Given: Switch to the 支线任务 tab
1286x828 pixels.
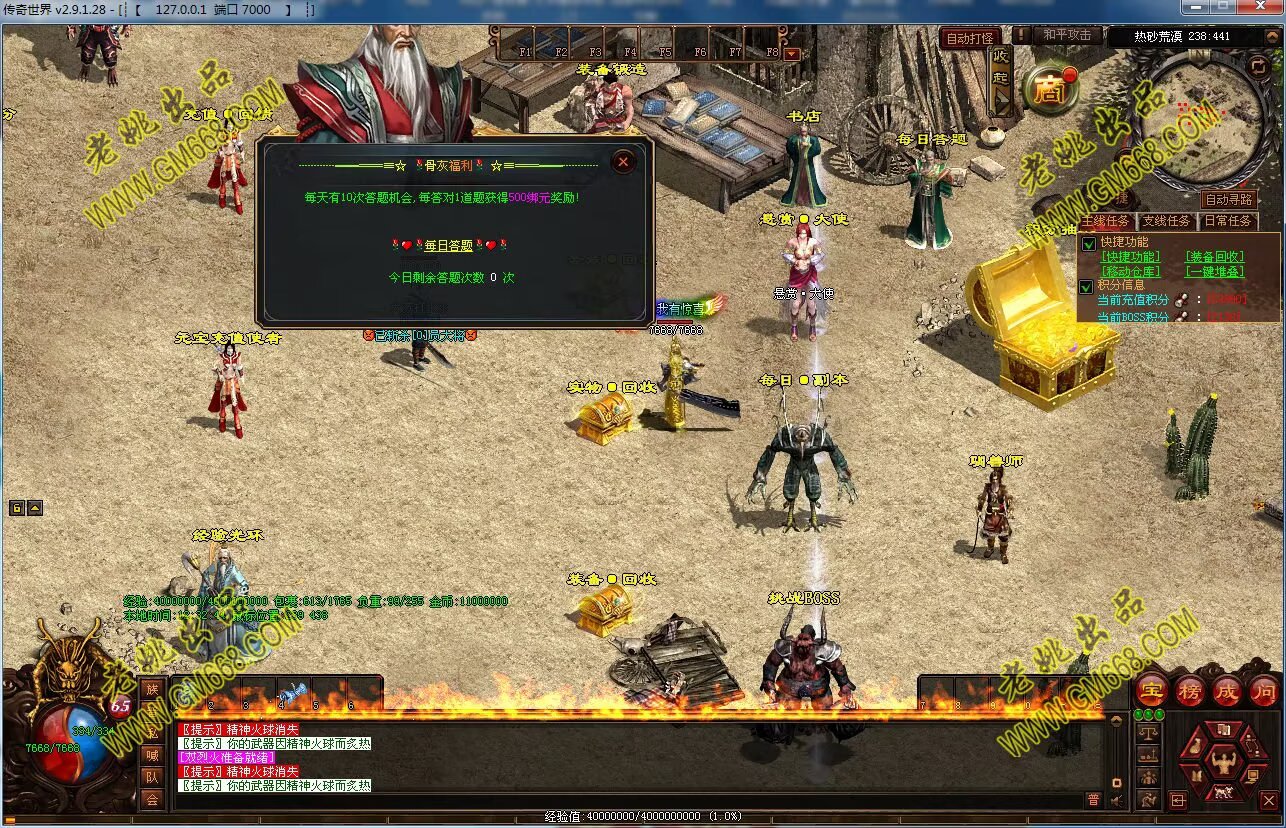Looking at the screenshot, I should [1166, 221].
